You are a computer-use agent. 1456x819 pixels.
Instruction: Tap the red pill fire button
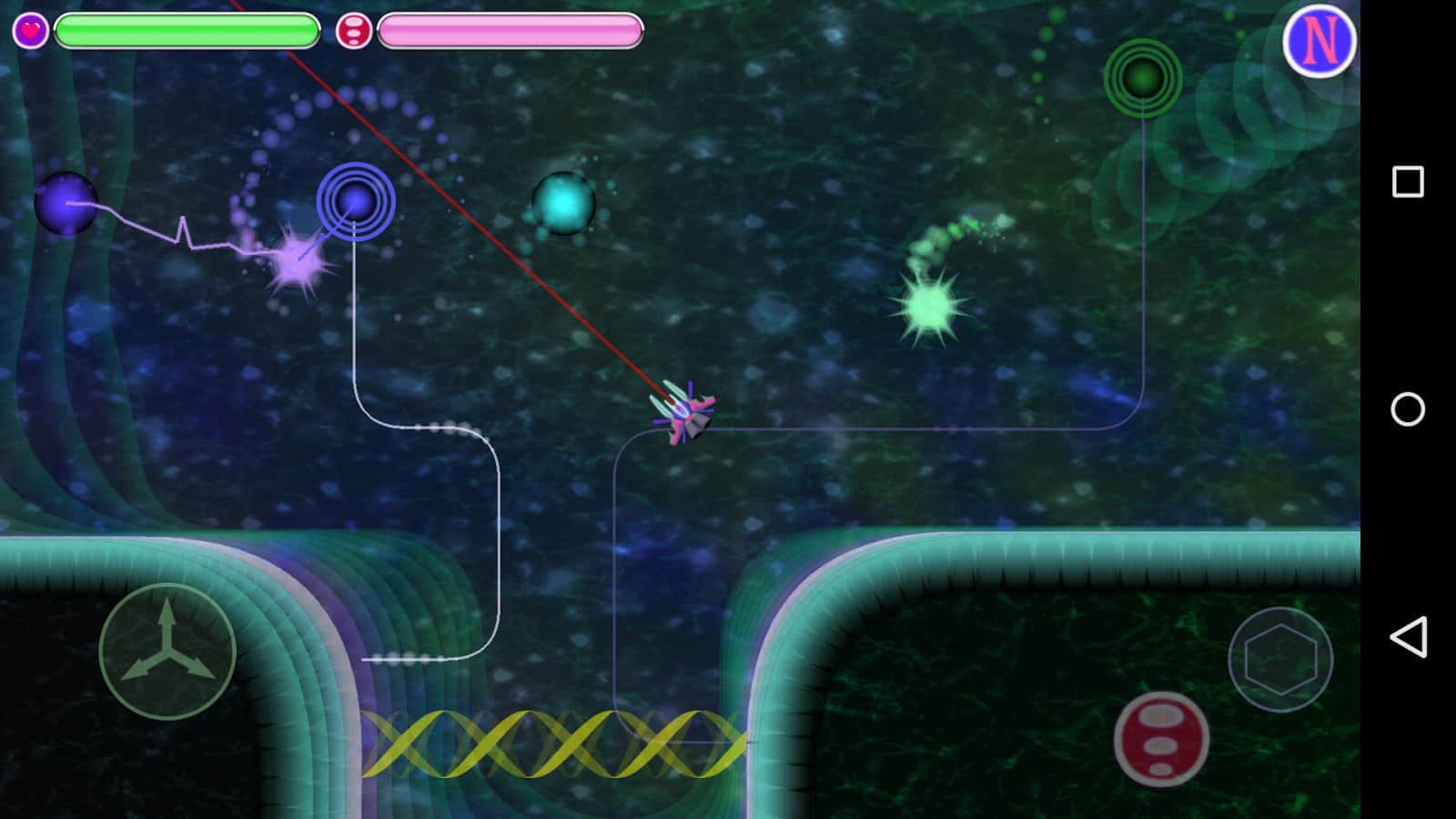pos(1161,738)
